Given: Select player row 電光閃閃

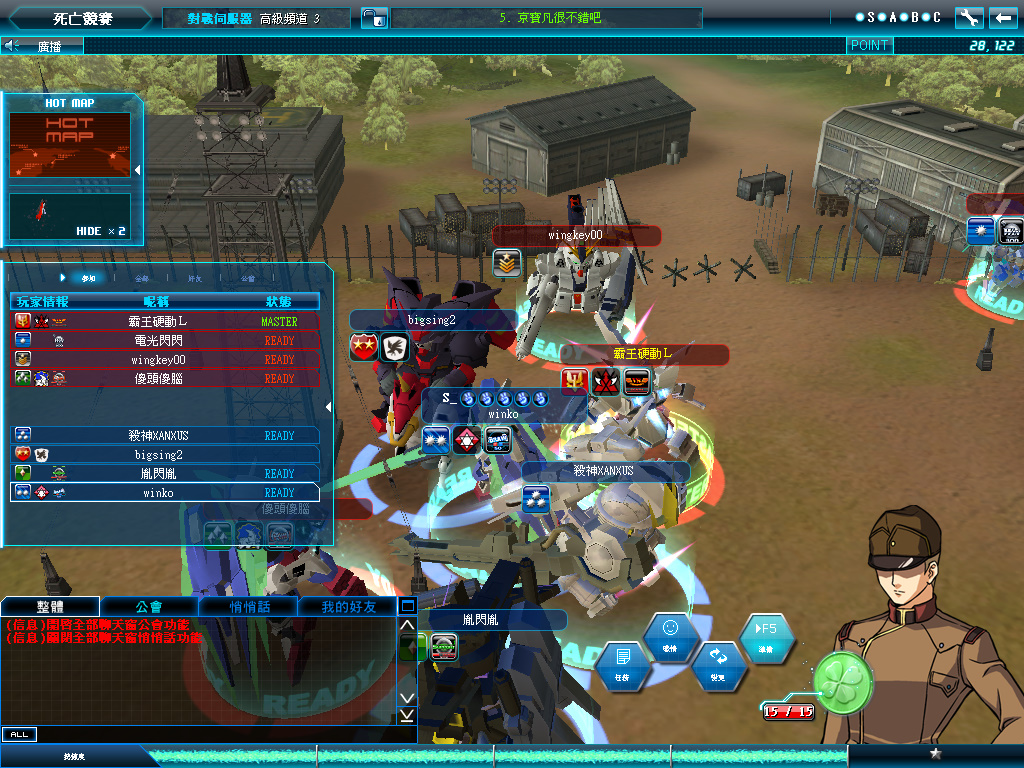Looking at the screenshot, I should coord(165,341).
